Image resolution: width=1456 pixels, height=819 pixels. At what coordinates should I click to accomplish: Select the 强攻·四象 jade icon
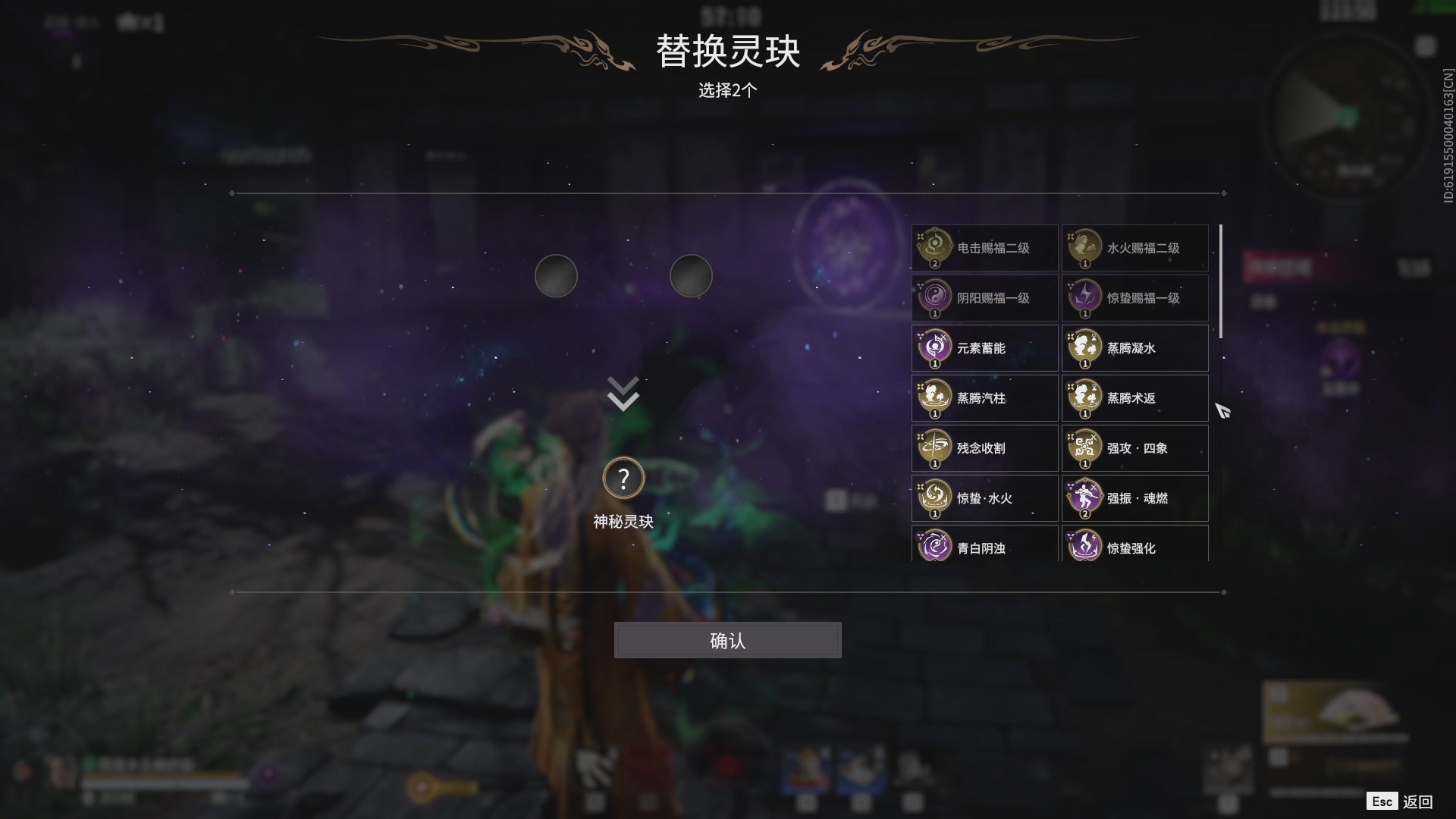click(1086, 447)
